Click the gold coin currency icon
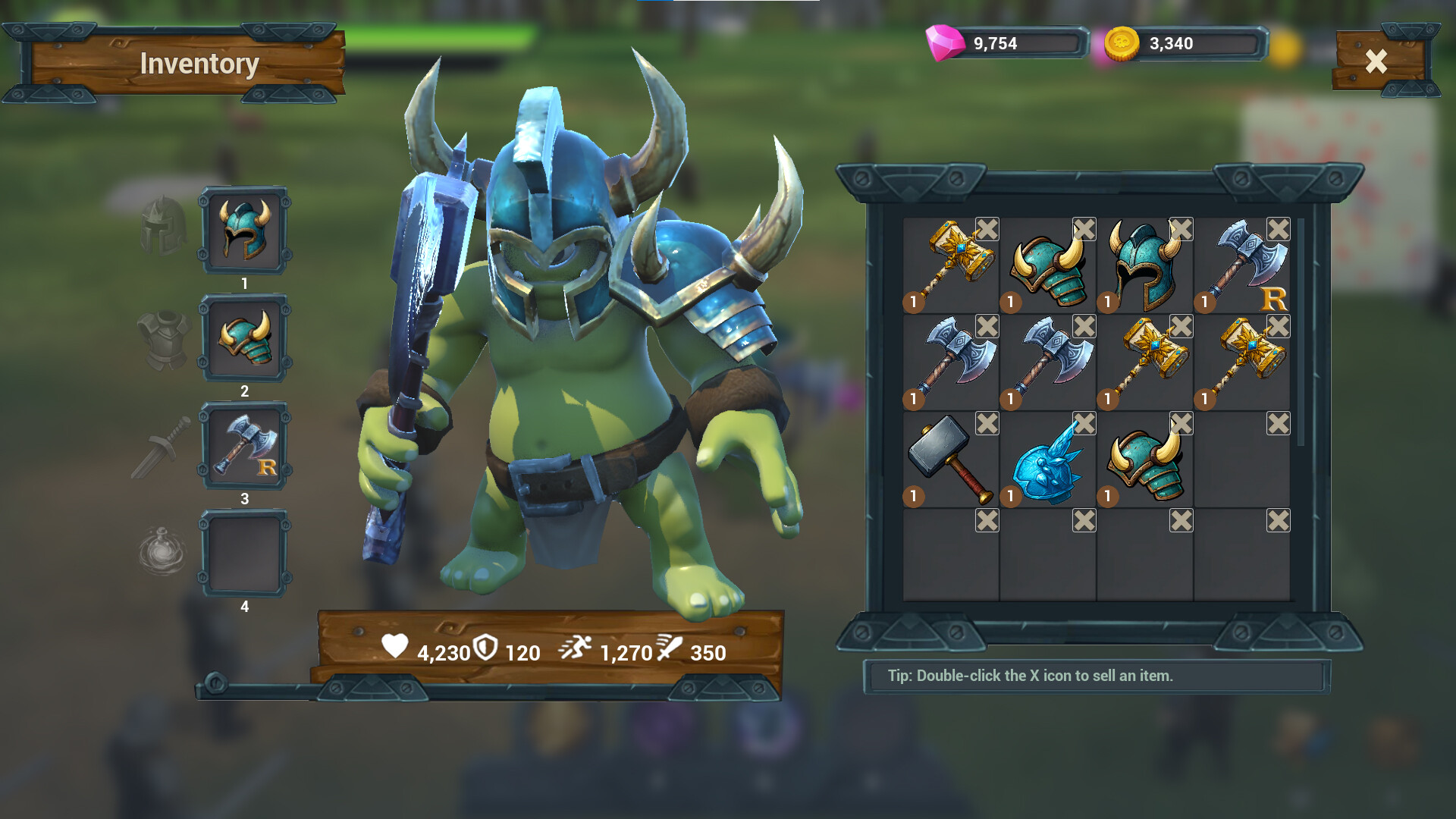 (1122, 42)
